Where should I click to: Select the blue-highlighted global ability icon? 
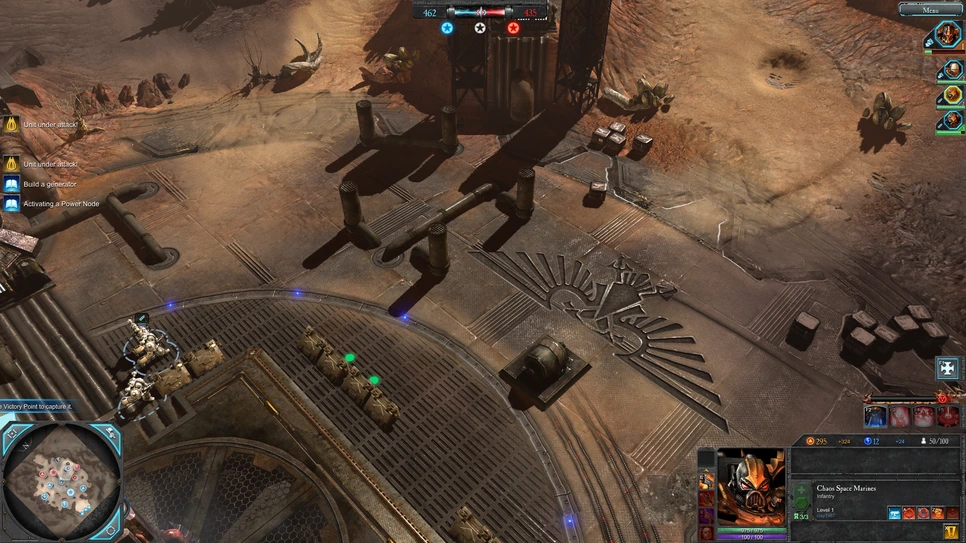click(876, 416)
